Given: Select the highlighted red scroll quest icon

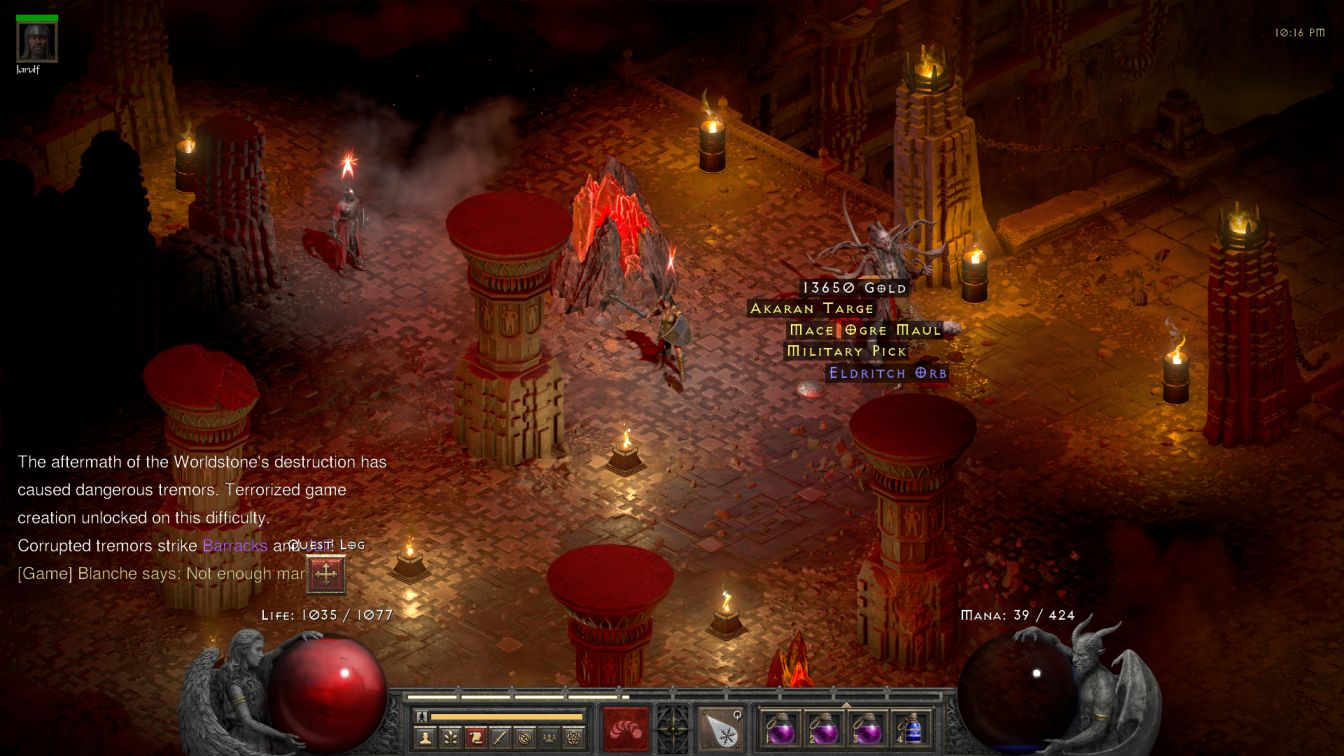Looking at the screenshot, I should (475, 738).
